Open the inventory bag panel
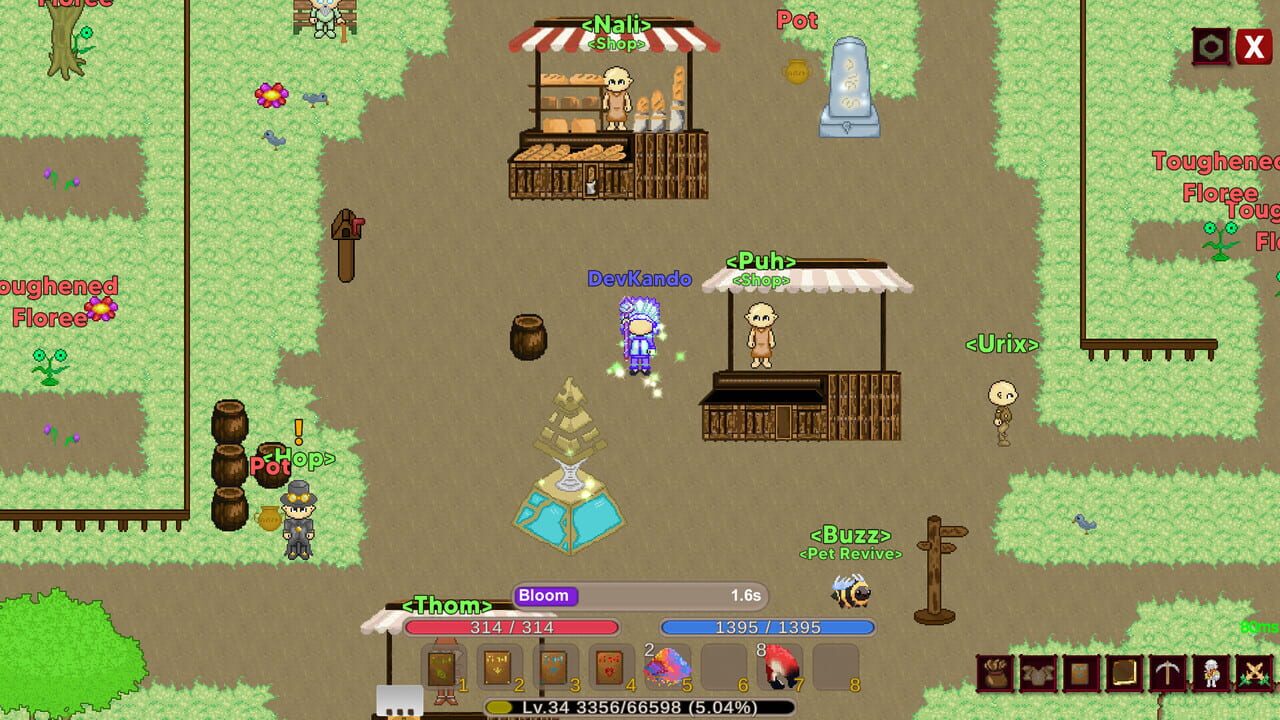This screenshot has height=720, width=1280. point(995,672)
